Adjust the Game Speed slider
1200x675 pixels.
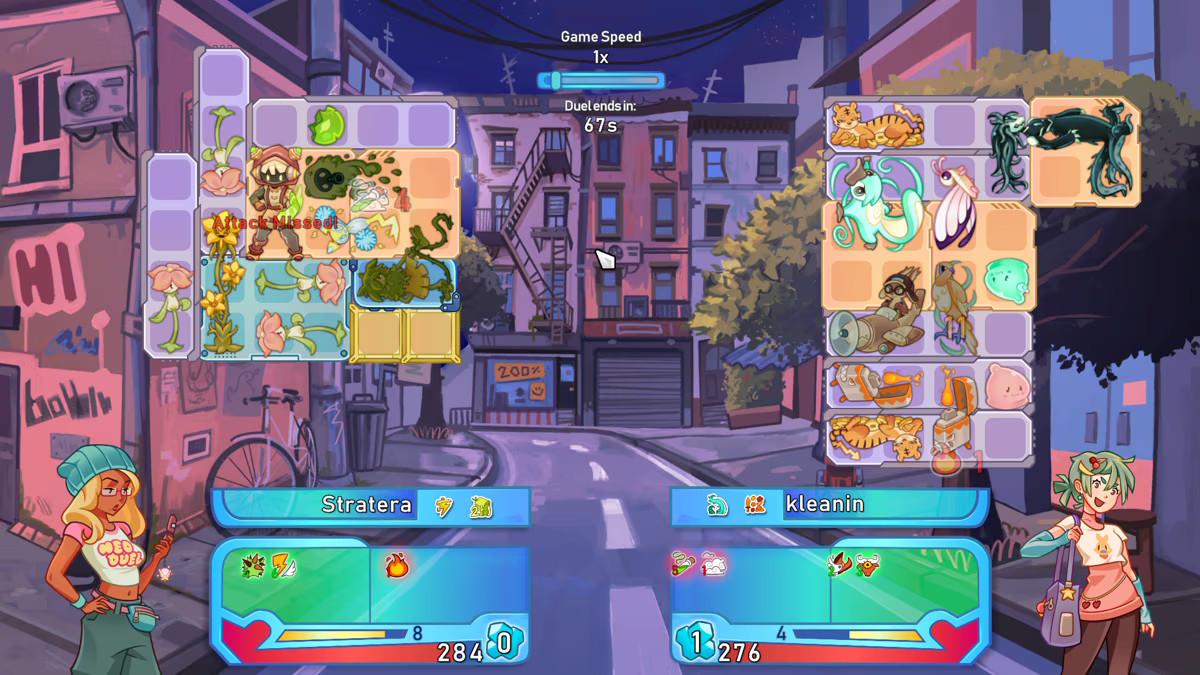click(600, 81)
